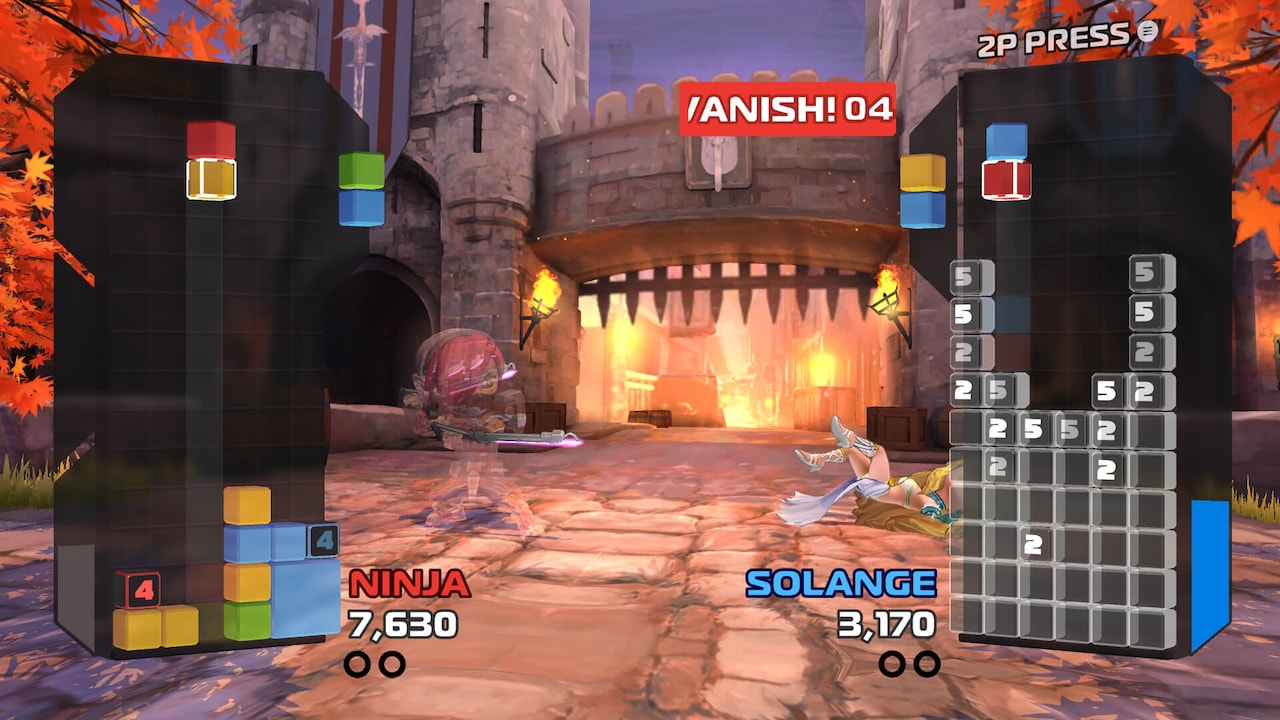Select Ninja's green and blue next-piece preview
Viewport: 1280px width, 720px height.
[x=361, y=189]
